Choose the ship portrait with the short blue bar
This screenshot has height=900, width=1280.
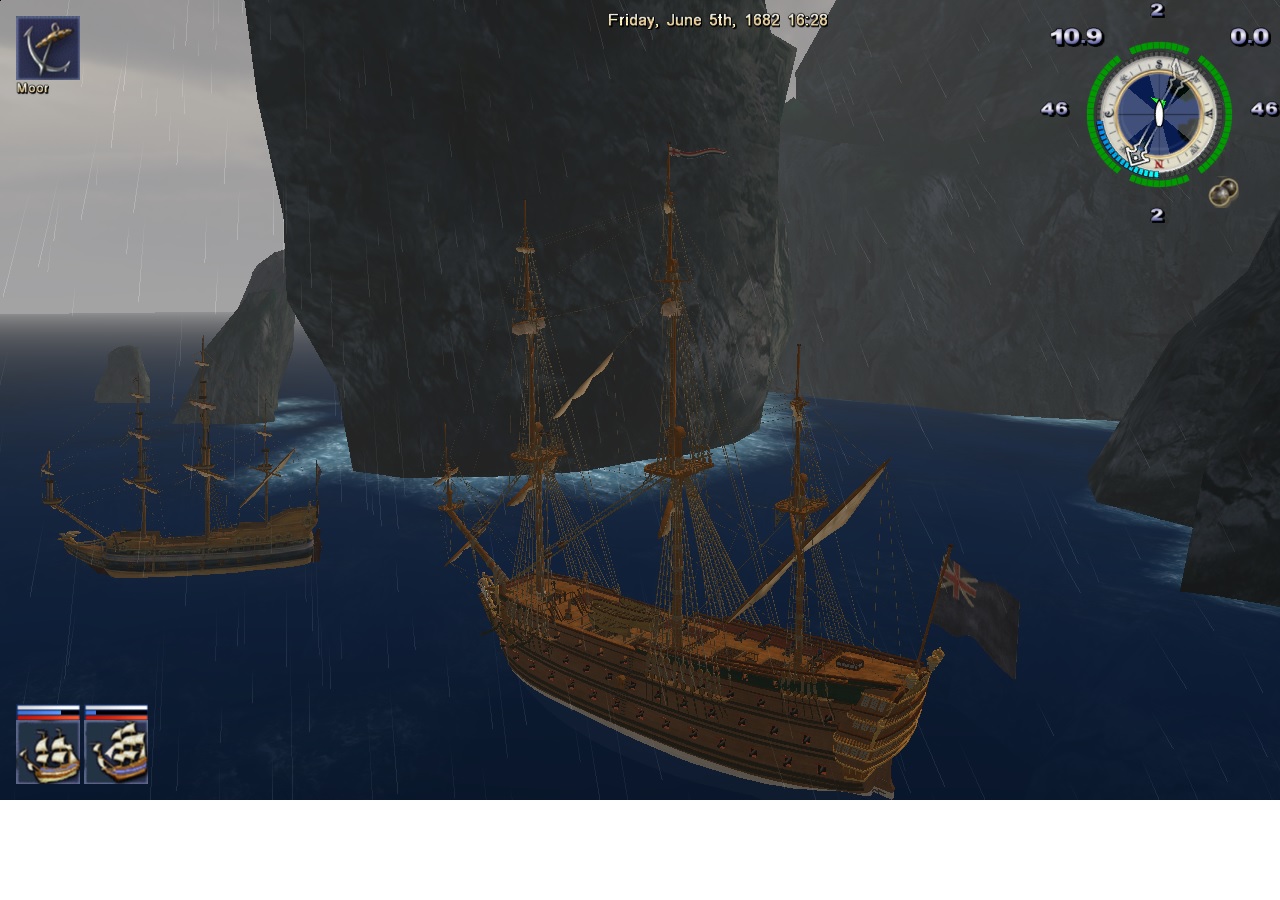click(116, 752)
